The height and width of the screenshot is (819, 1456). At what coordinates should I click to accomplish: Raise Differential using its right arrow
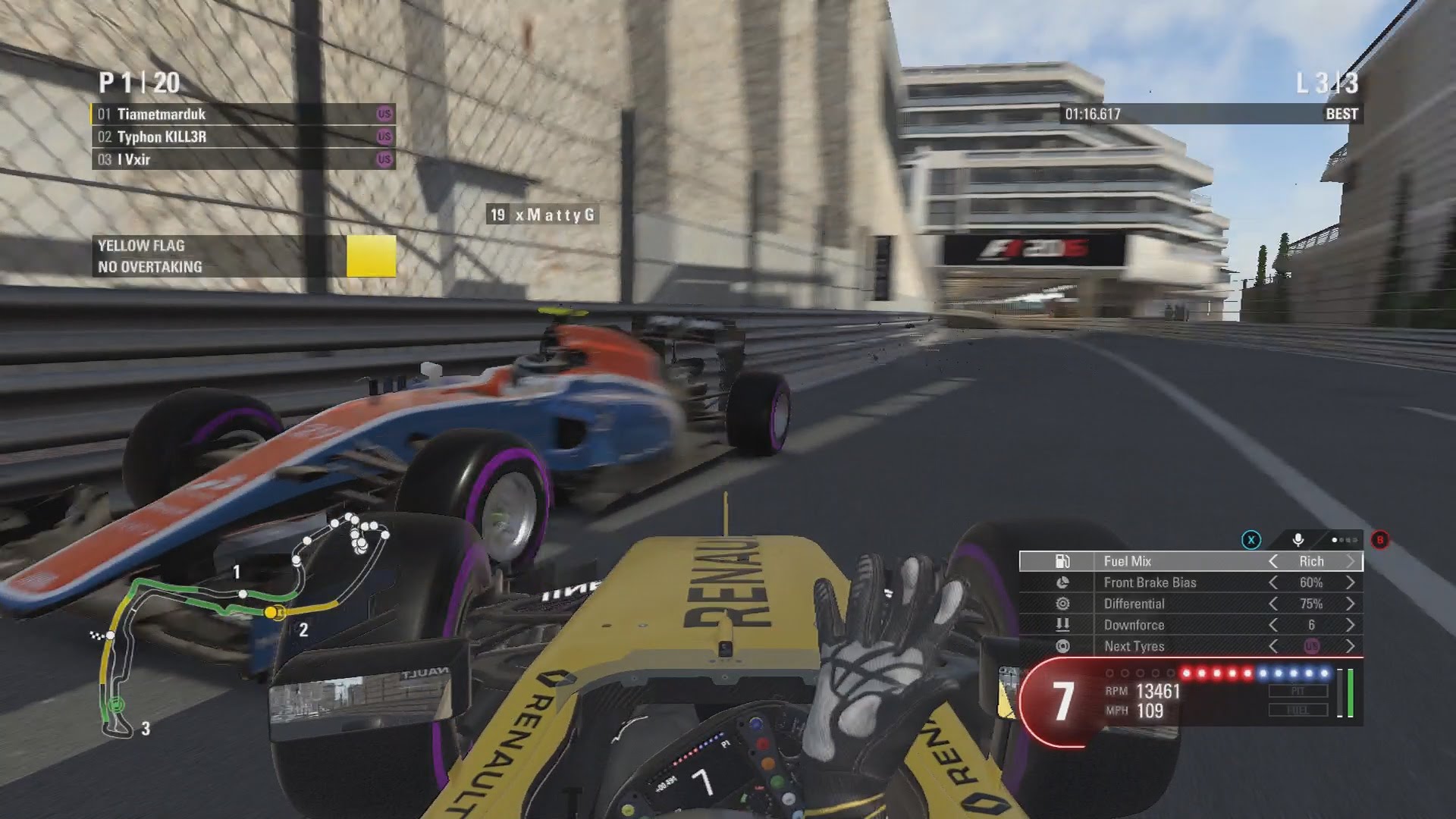1351,604
